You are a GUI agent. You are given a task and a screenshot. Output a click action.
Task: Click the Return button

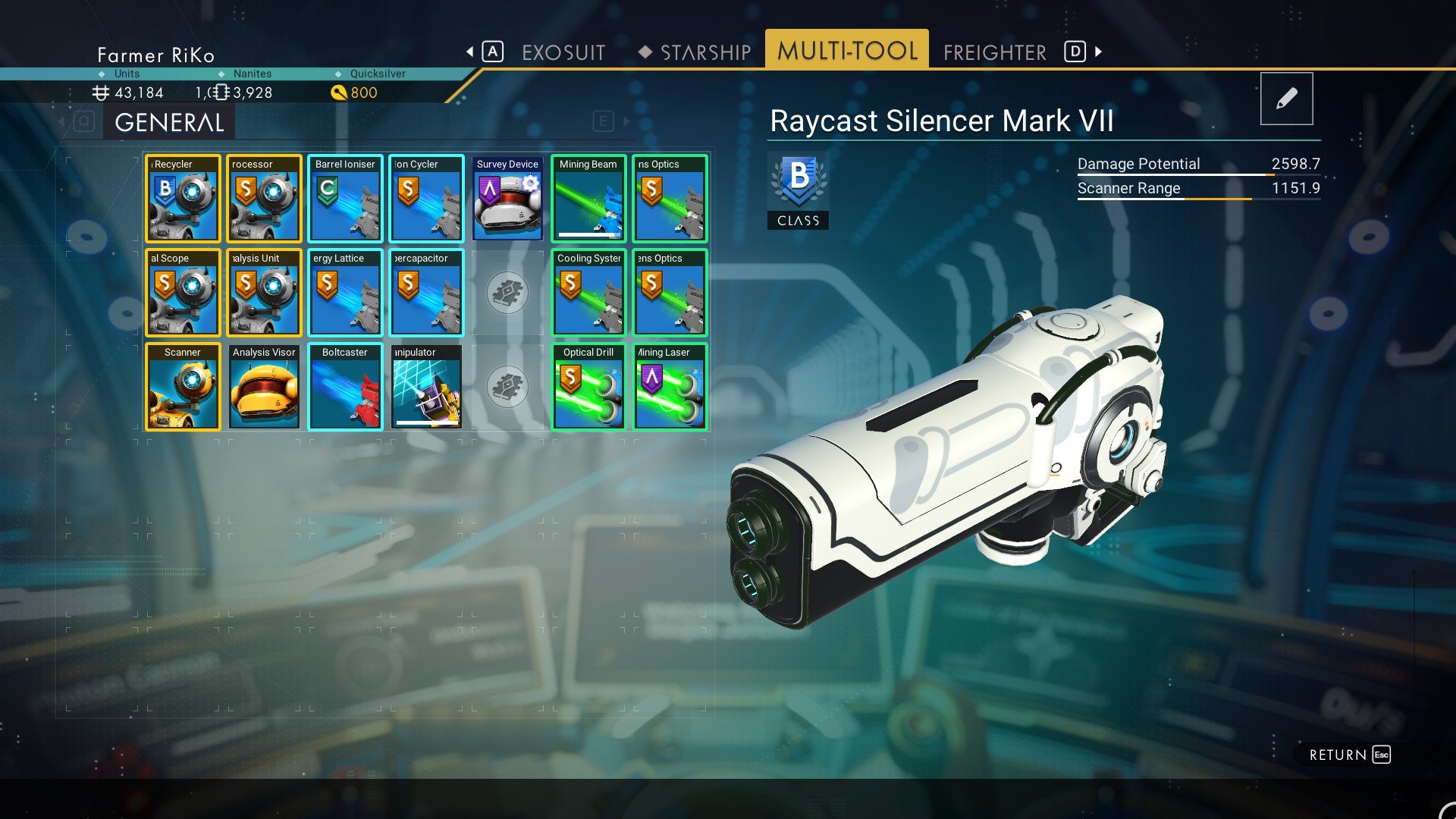tap(1349, 755)
